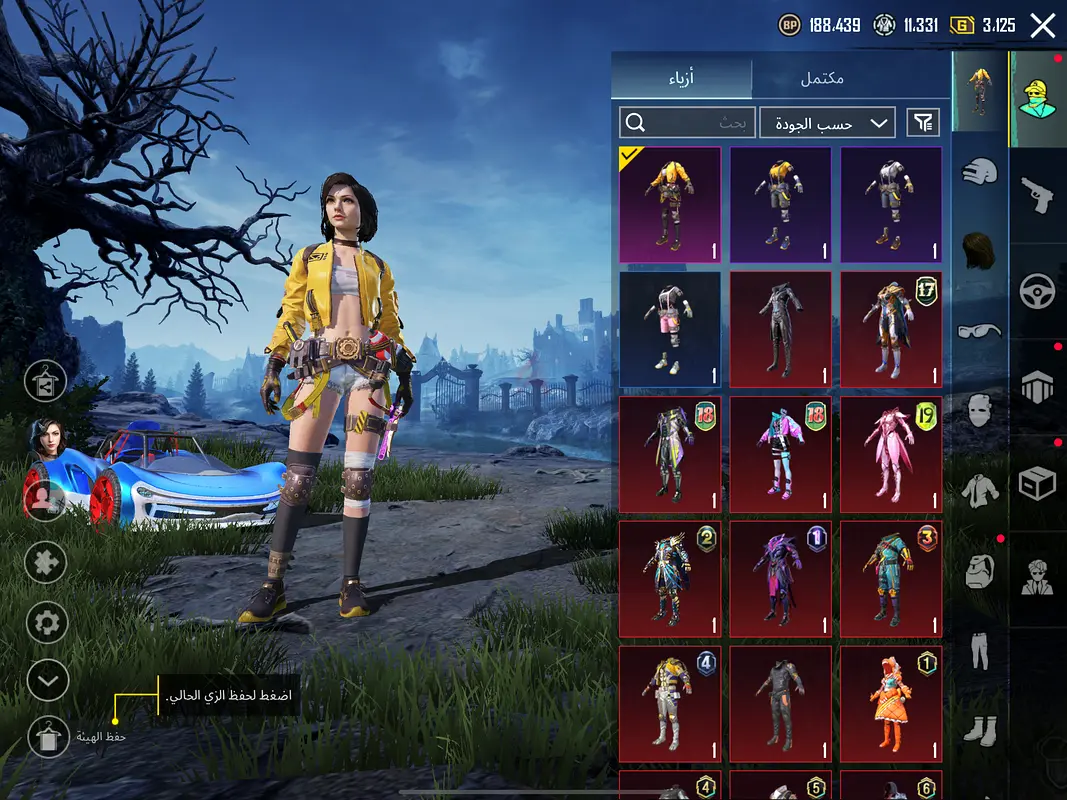Collapse the side buttons with down arrow
Image resolution: width=1067 pixels, height=800 pixels.
tap(47, 681)
